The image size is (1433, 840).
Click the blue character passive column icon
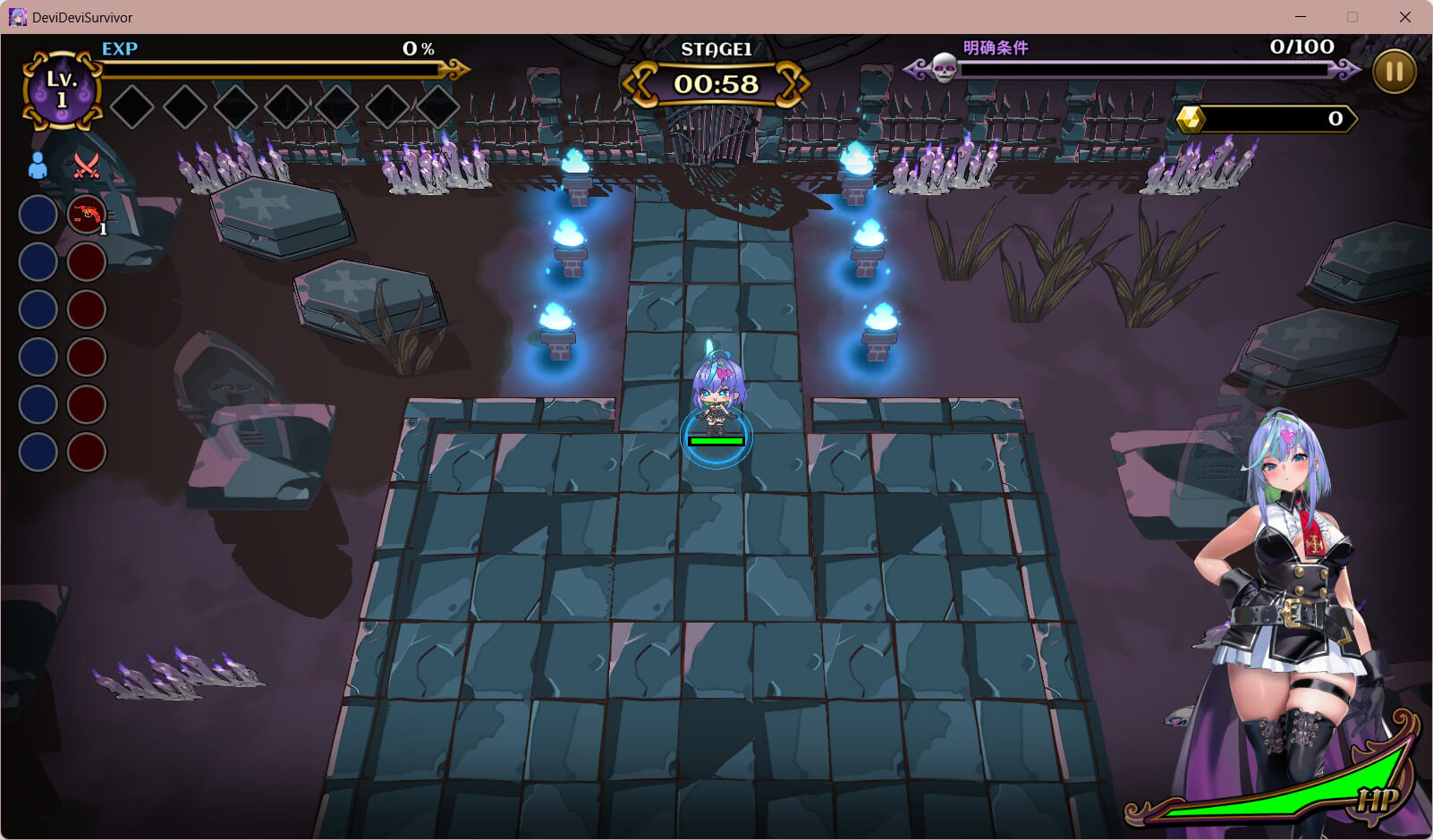coord(38,165)
